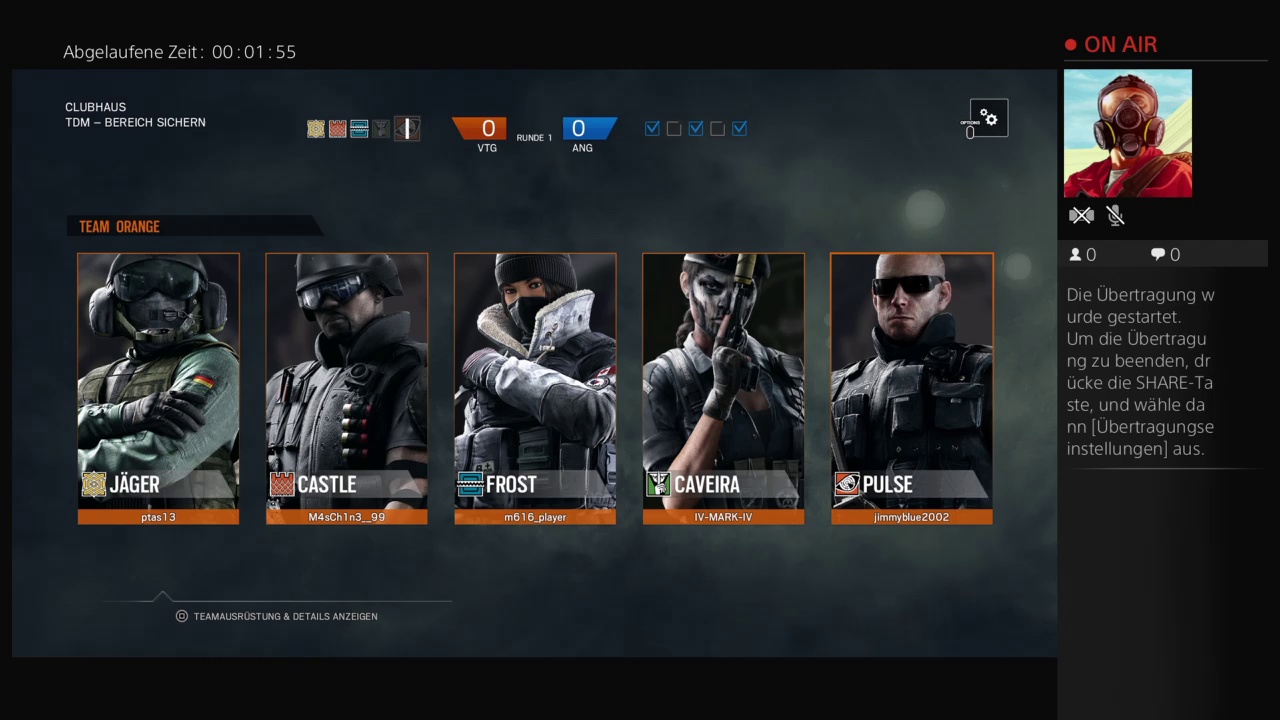Click player name ptas13

pos(158,517)
